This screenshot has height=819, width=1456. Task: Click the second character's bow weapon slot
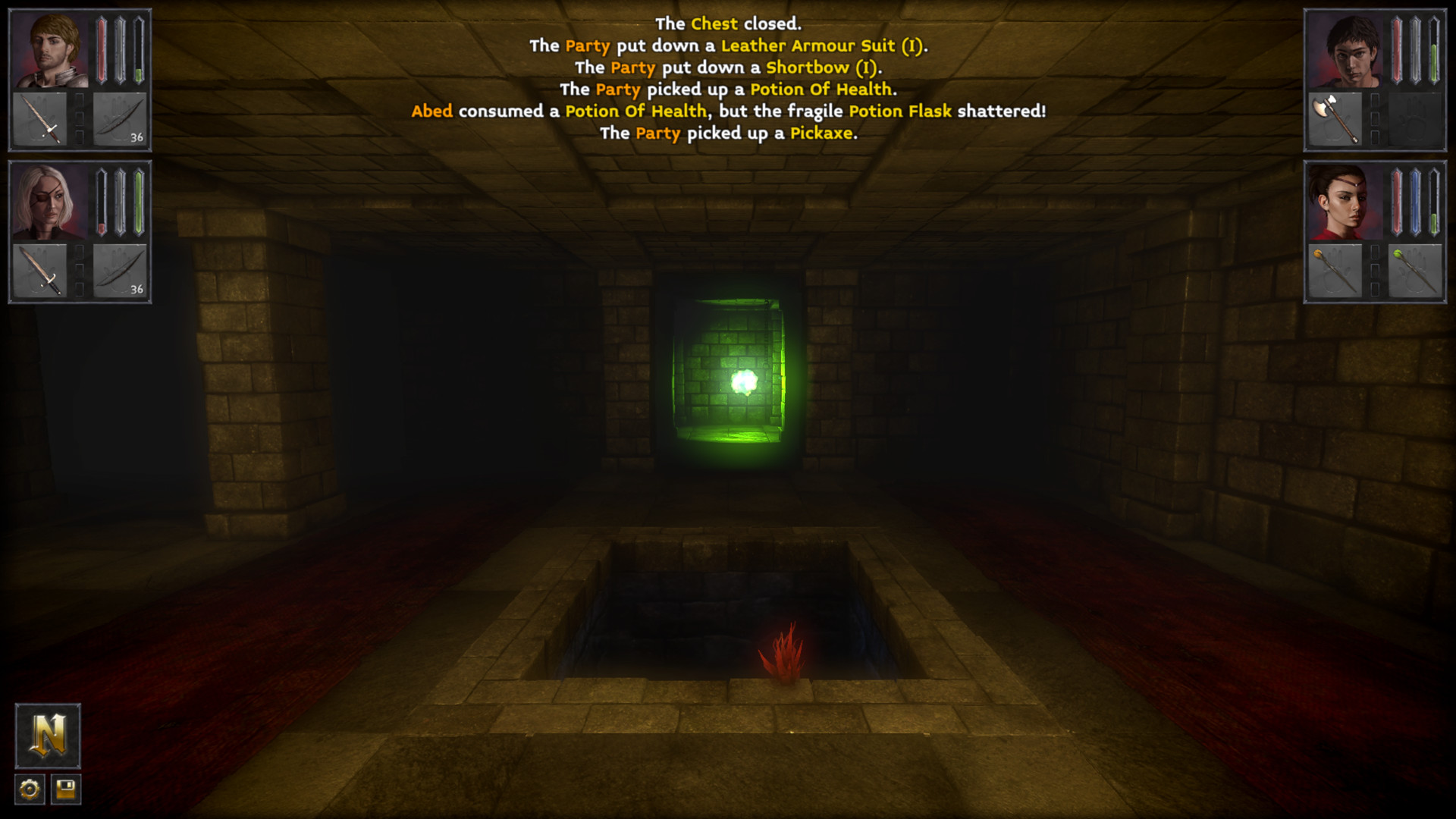click(x=121, y=271)
